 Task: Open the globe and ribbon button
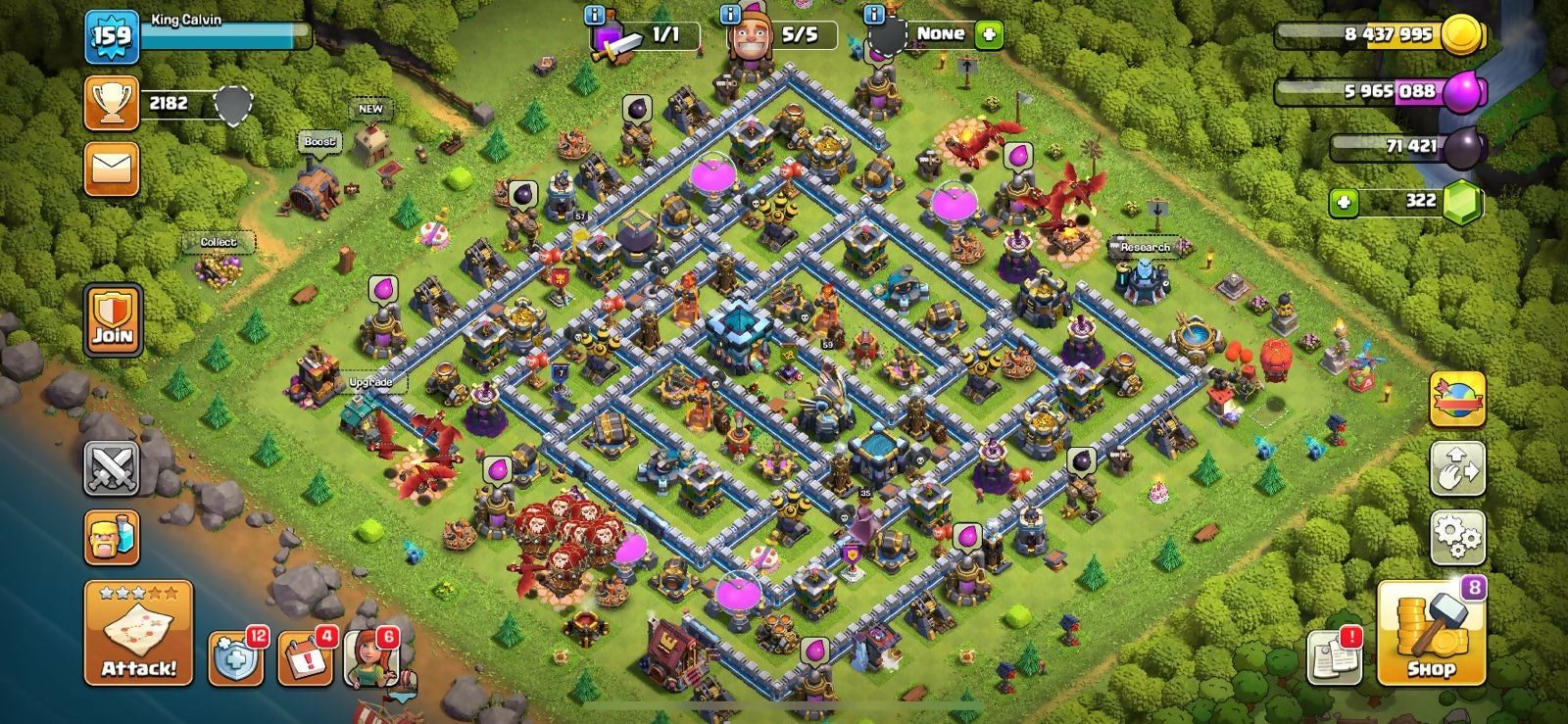(1457, 400)
